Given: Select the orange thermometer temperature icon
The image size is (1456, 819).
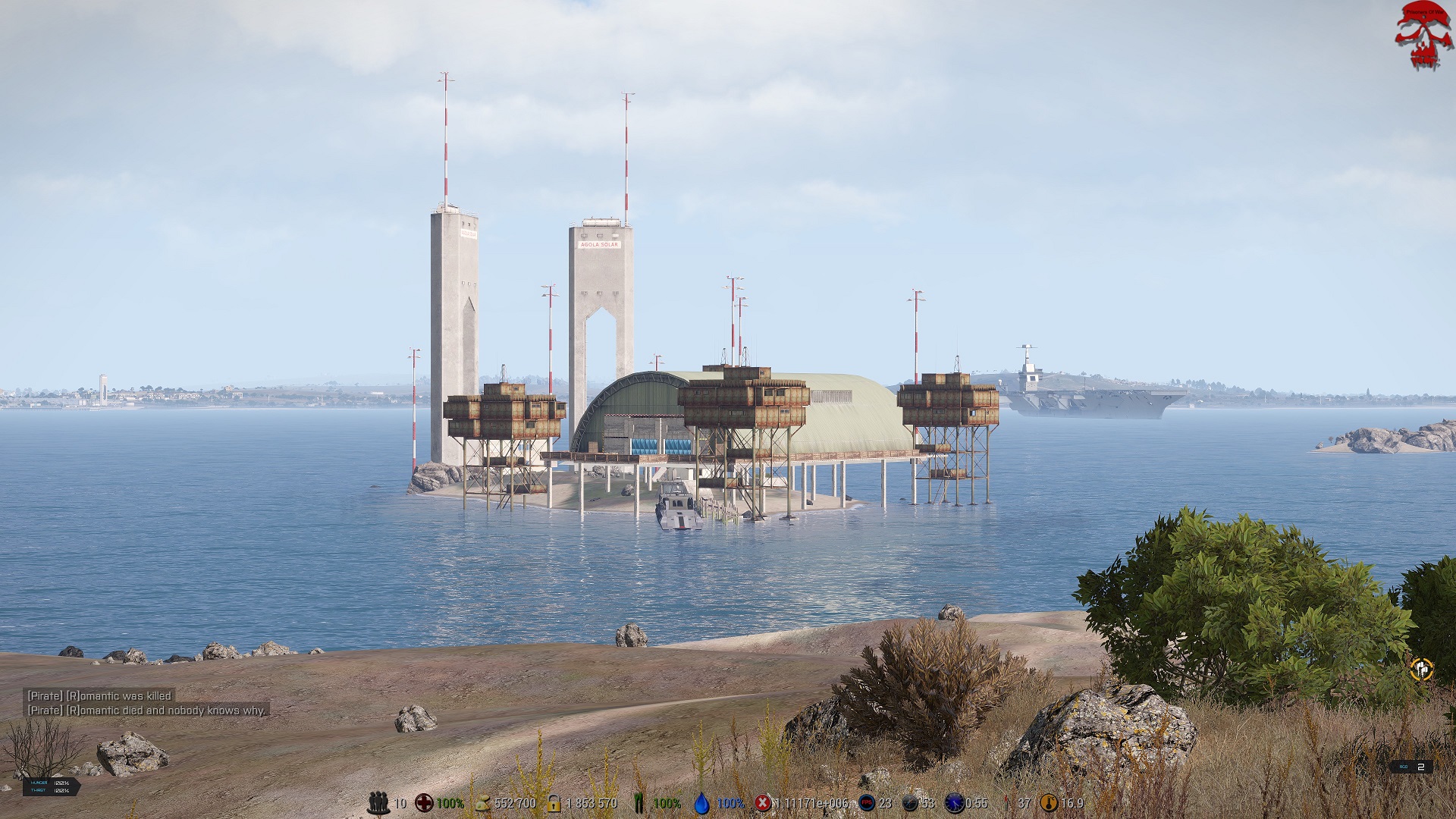Looking at the screenshot, I should pos(1049,803).
